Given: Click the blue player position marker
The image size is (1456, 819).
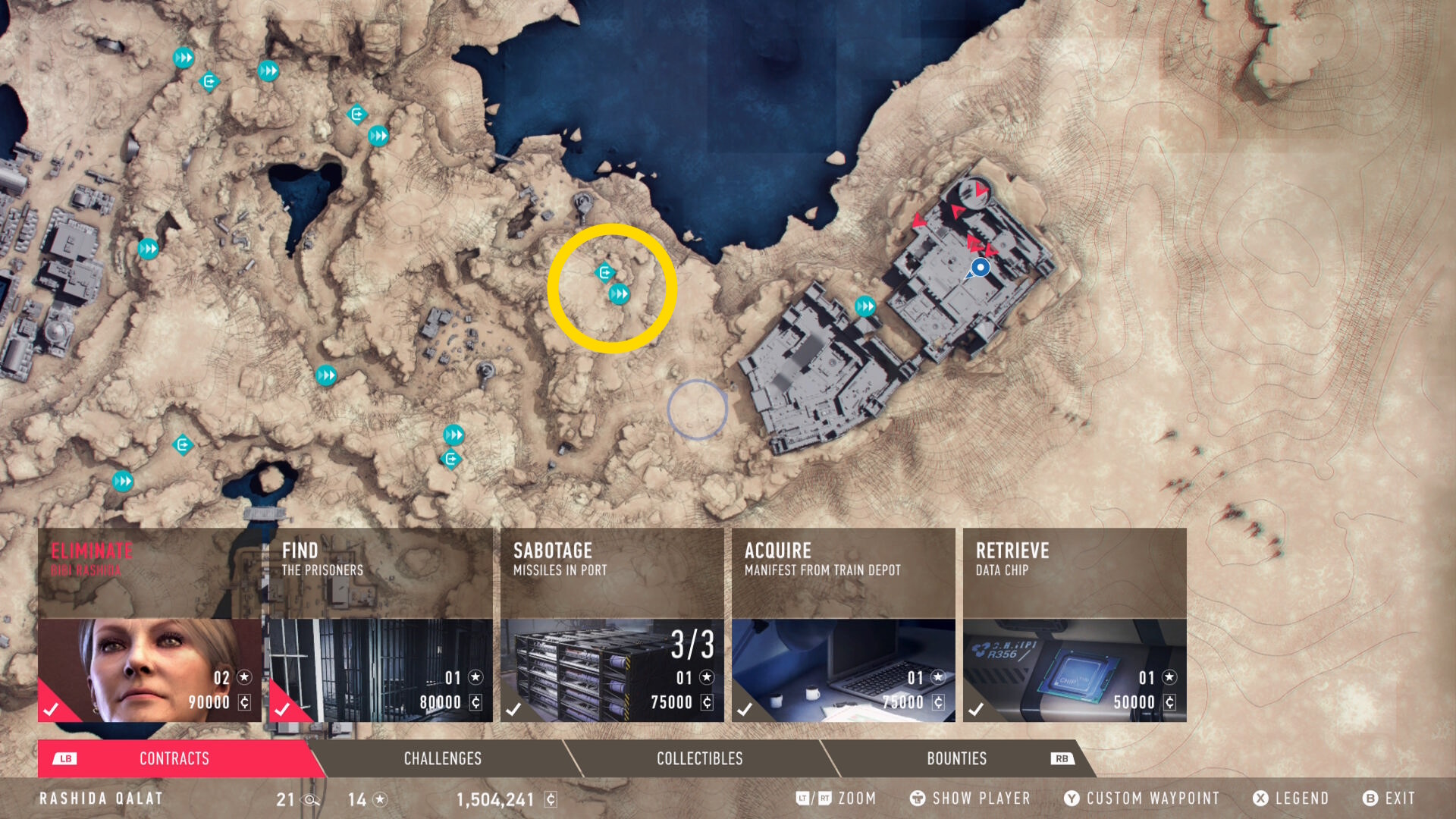Looking at the screenshot, I should (x=981, y=268).
